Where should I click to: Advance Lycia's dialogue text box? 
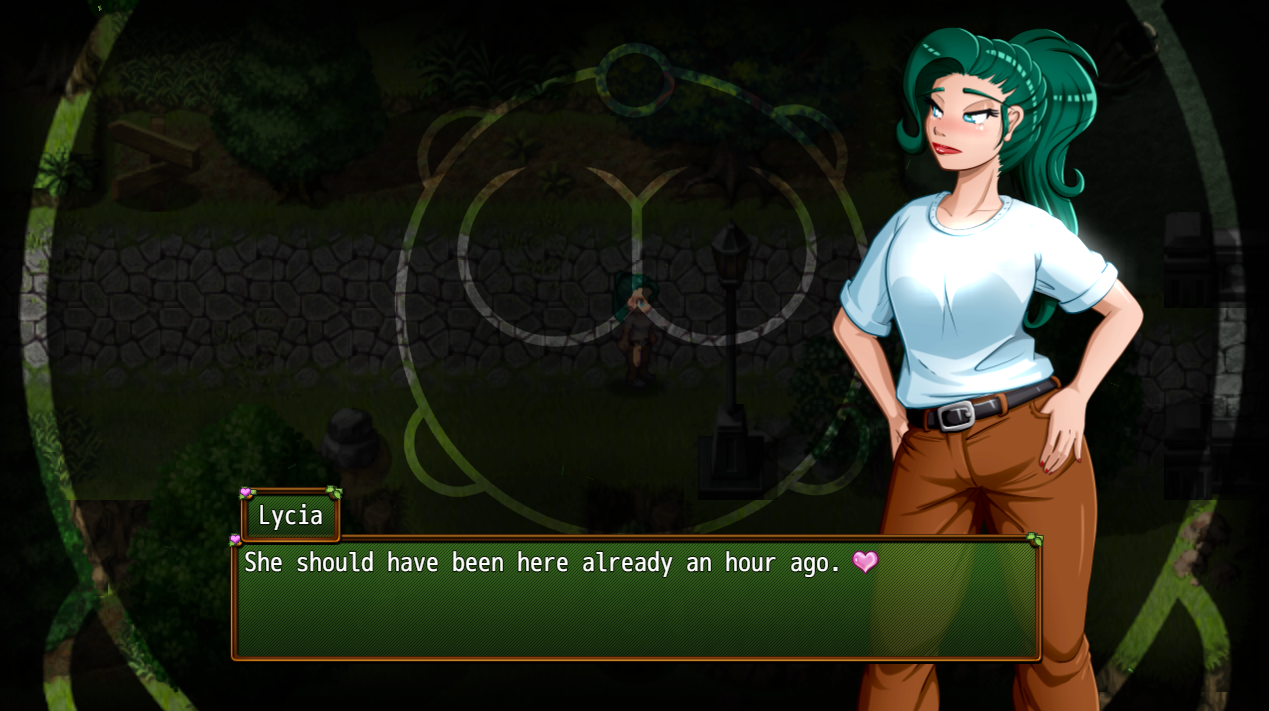pyautogui.click(x=636, y=600)
